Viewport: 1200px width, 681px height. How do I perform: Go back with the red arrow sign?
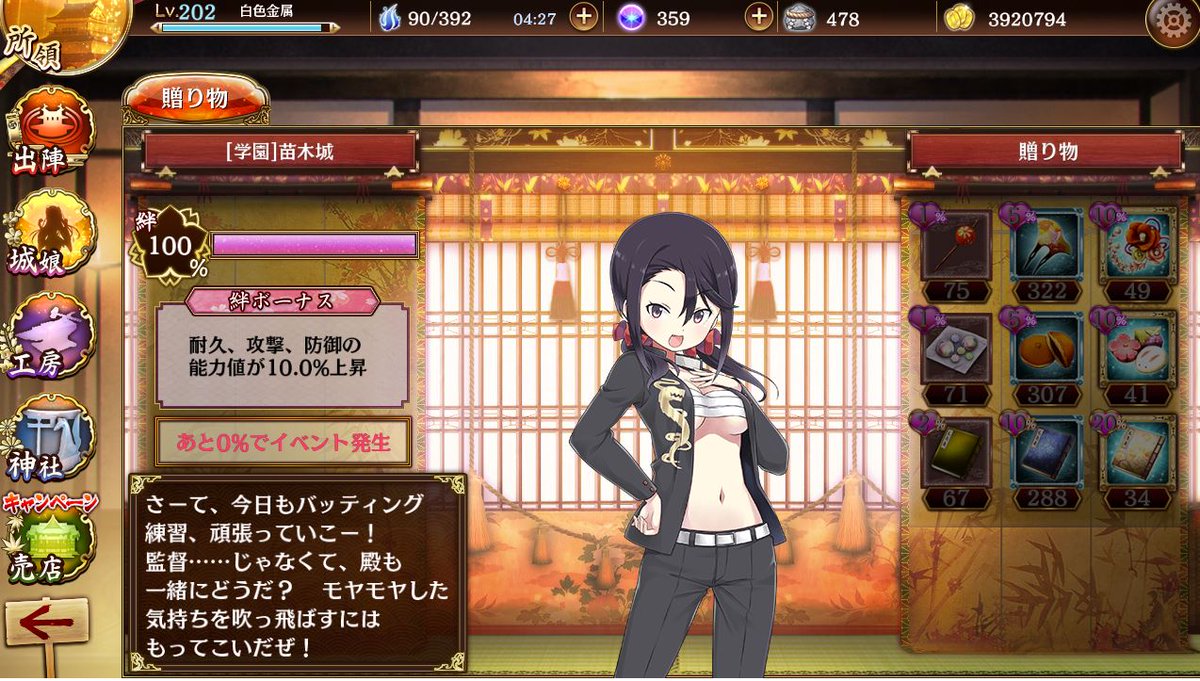point(46,625)
